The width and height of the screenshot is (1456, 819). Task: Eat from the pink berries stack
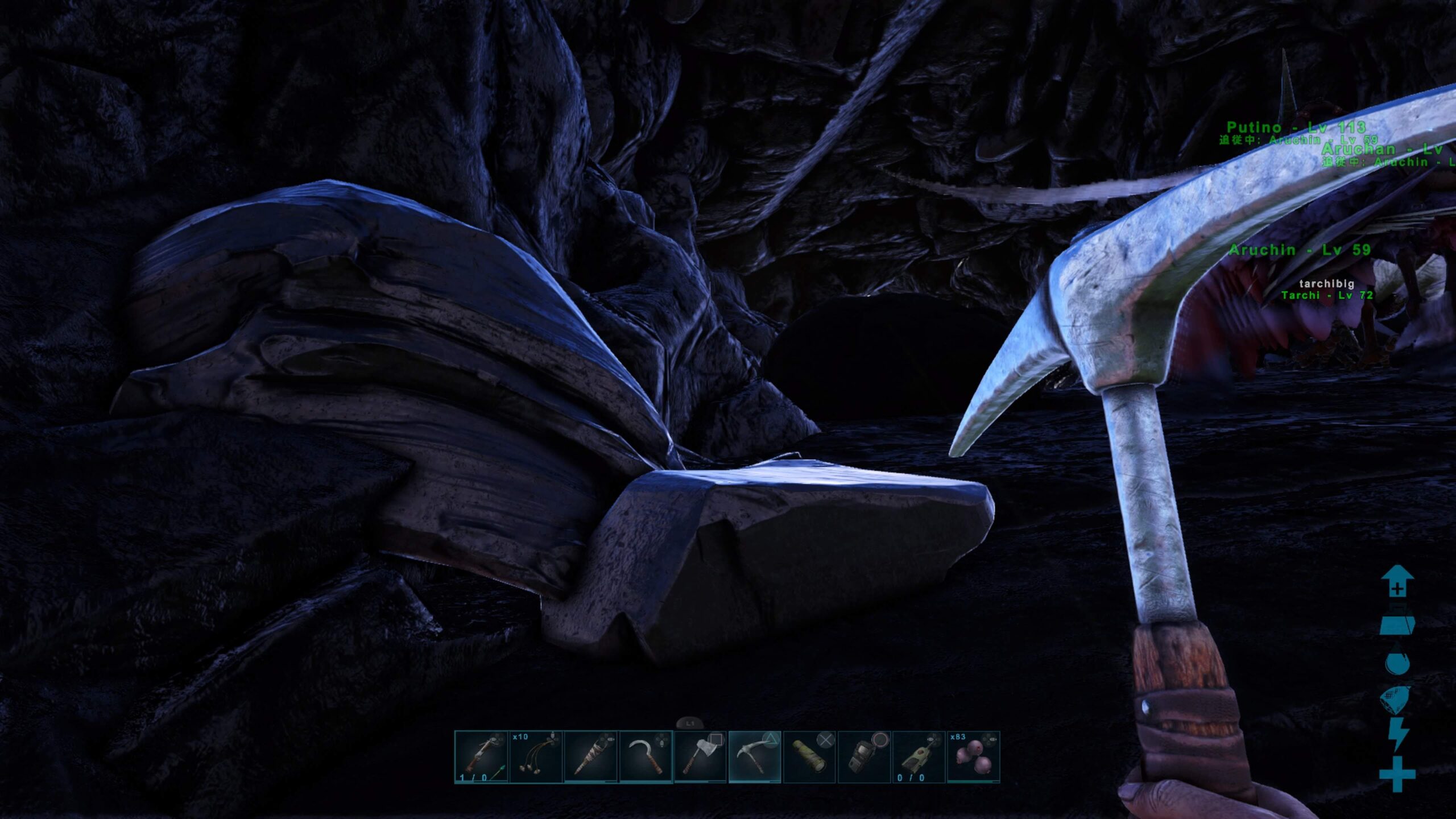pyautogui.click(x=973, y=757)
